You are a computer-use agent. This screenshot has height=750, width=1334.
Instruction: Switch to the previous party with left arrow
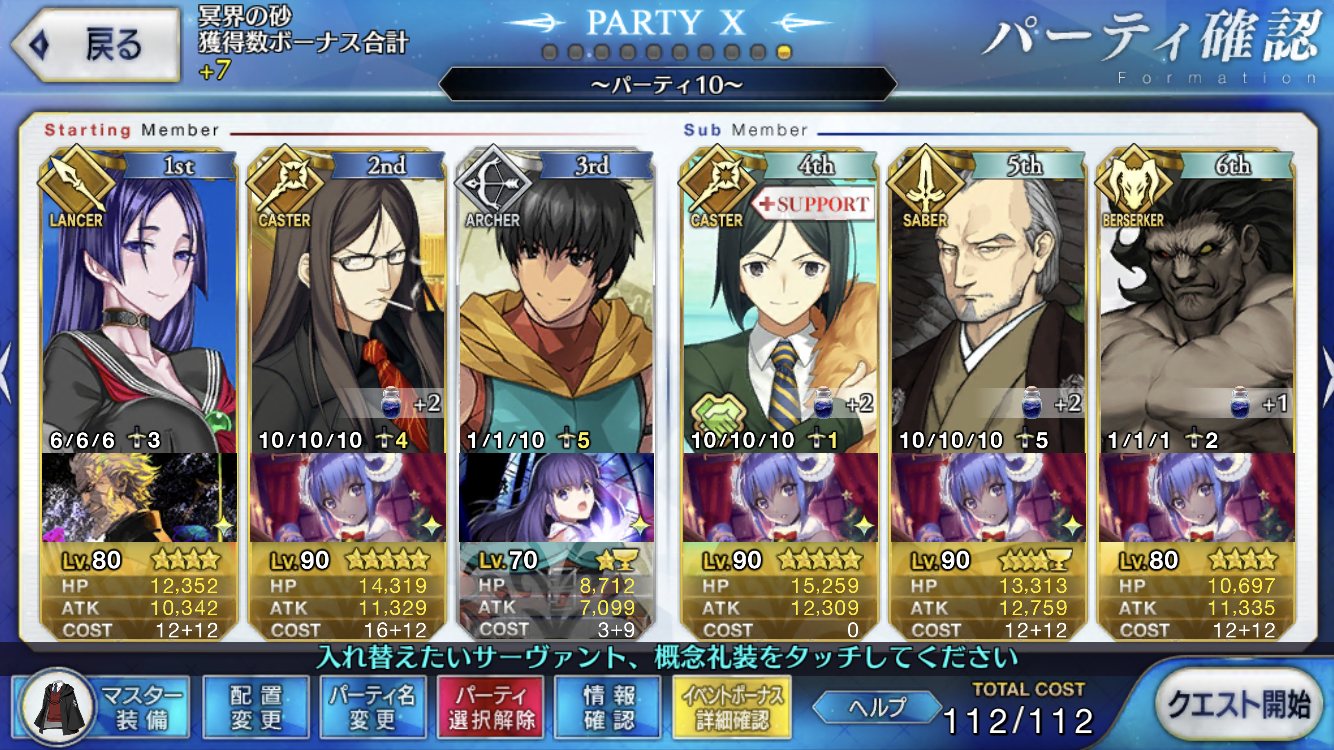pos(8,361)
